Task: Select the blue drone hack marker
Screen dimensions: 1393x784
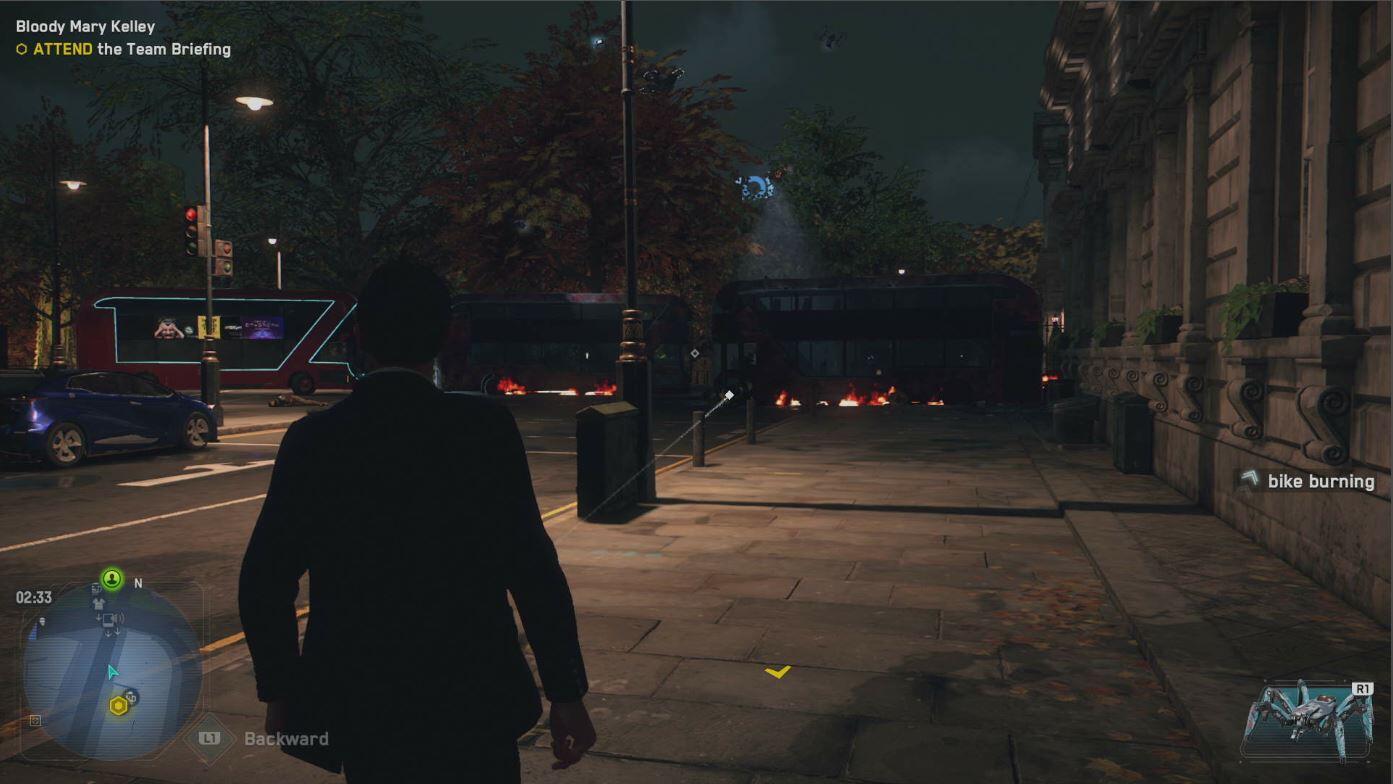Action: click(755, 187)
